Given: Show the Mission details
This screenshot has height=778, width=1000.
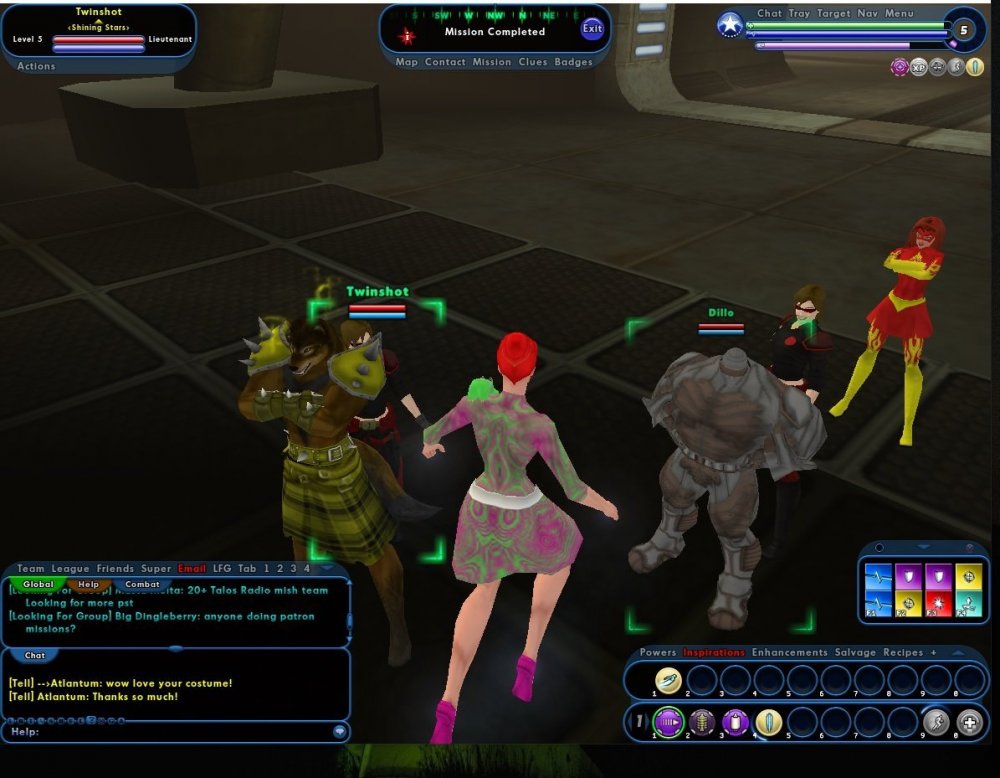Looking at the screenshot, I should click(x=492, y=62).
